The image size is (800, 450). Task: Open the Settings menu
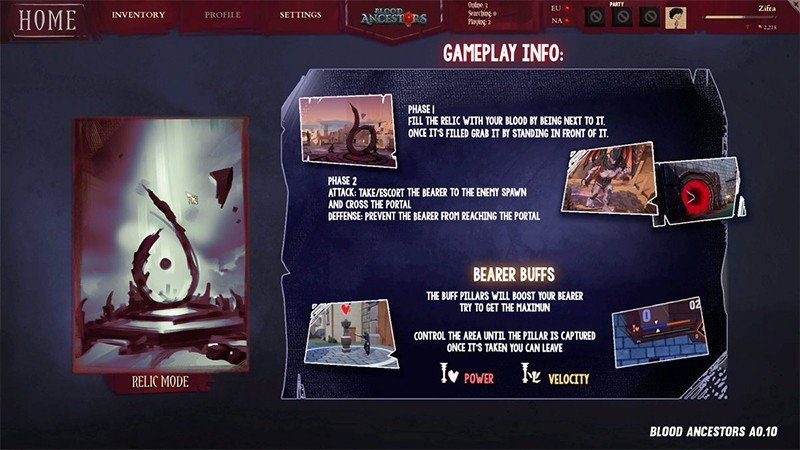[x=300, y=15]
